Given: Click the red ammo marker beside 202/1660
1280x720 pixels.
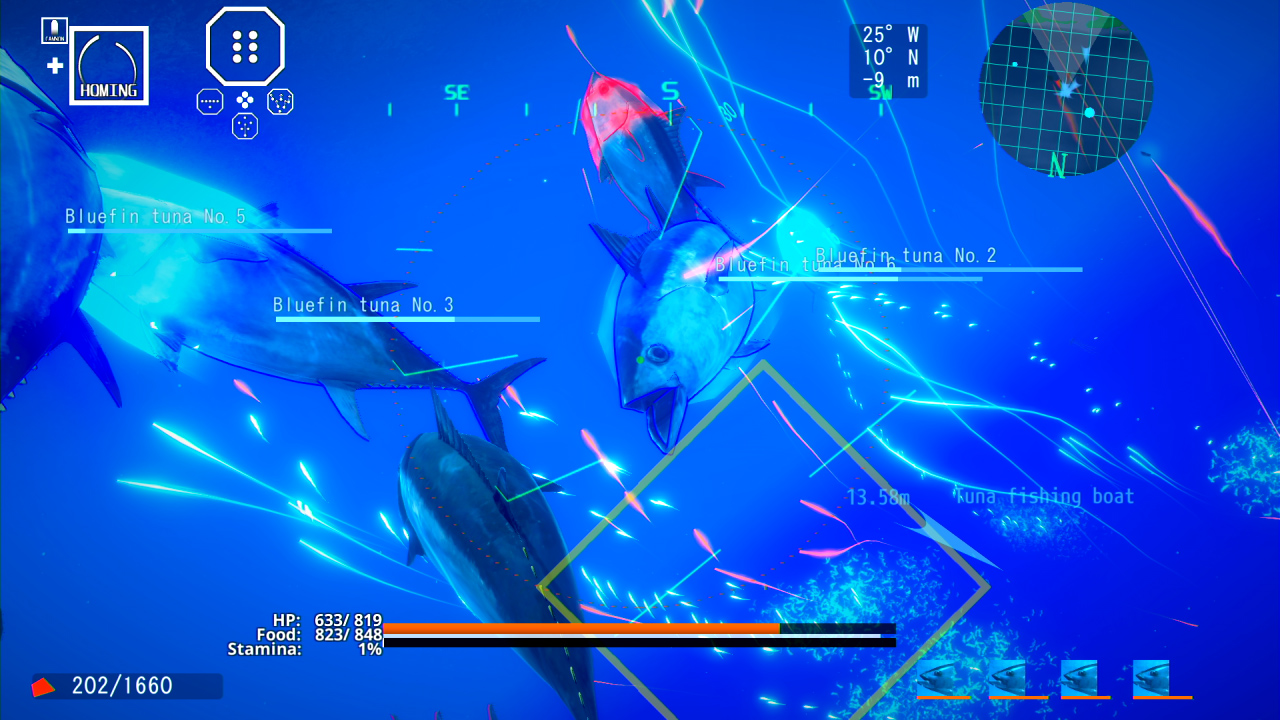Looking at the screenshot, I should [42, 685].
